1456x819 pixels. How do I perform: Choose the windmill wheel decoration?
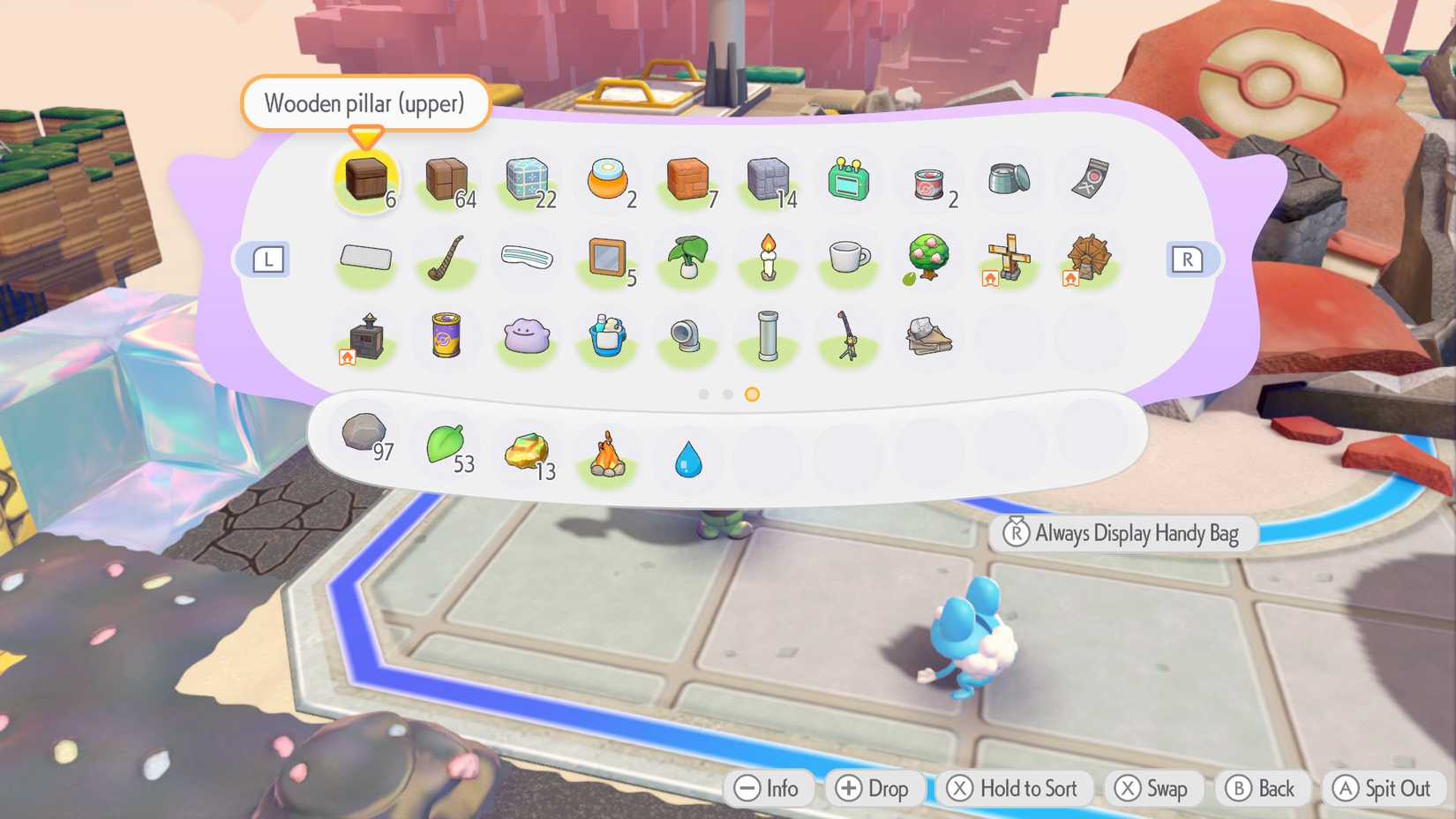coord(1088,258)
